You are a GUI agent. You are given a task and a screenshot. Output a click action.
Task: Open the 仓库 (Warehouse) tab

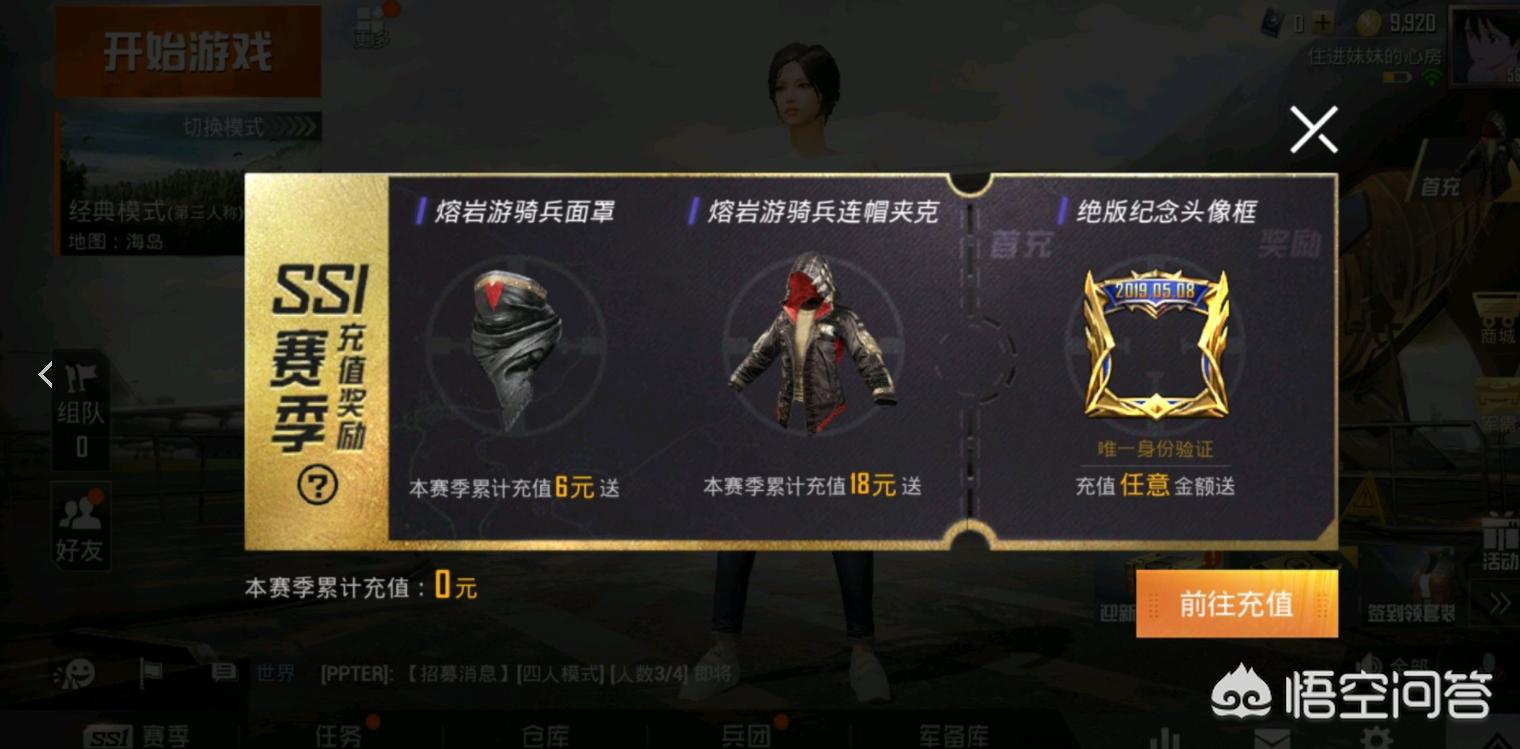coord(545,736)
